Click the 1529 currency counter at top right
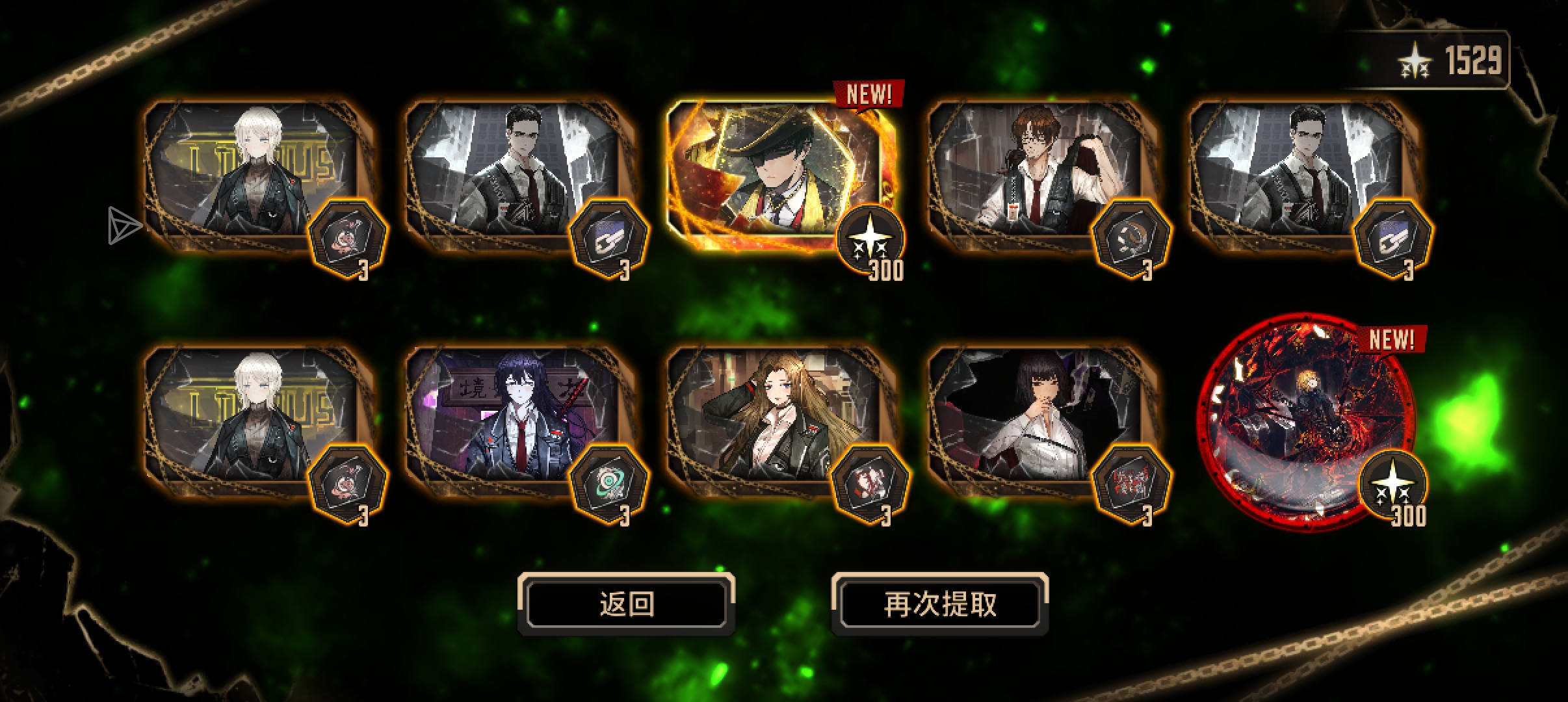 (1476, 60)
